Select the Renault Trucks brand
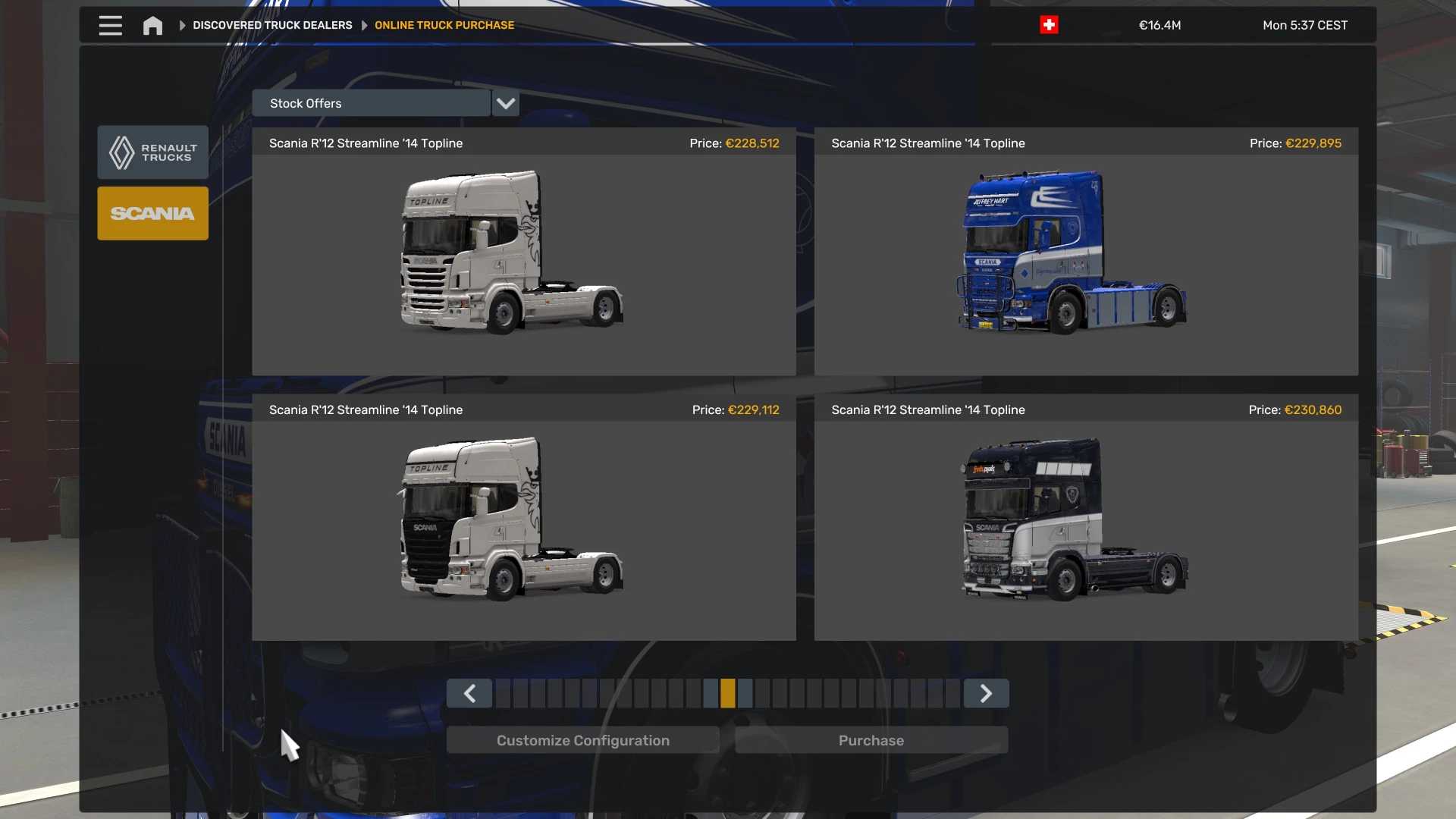Viewport: 1456px width, 819px height. pyautogui.click(x=152, y=152)
